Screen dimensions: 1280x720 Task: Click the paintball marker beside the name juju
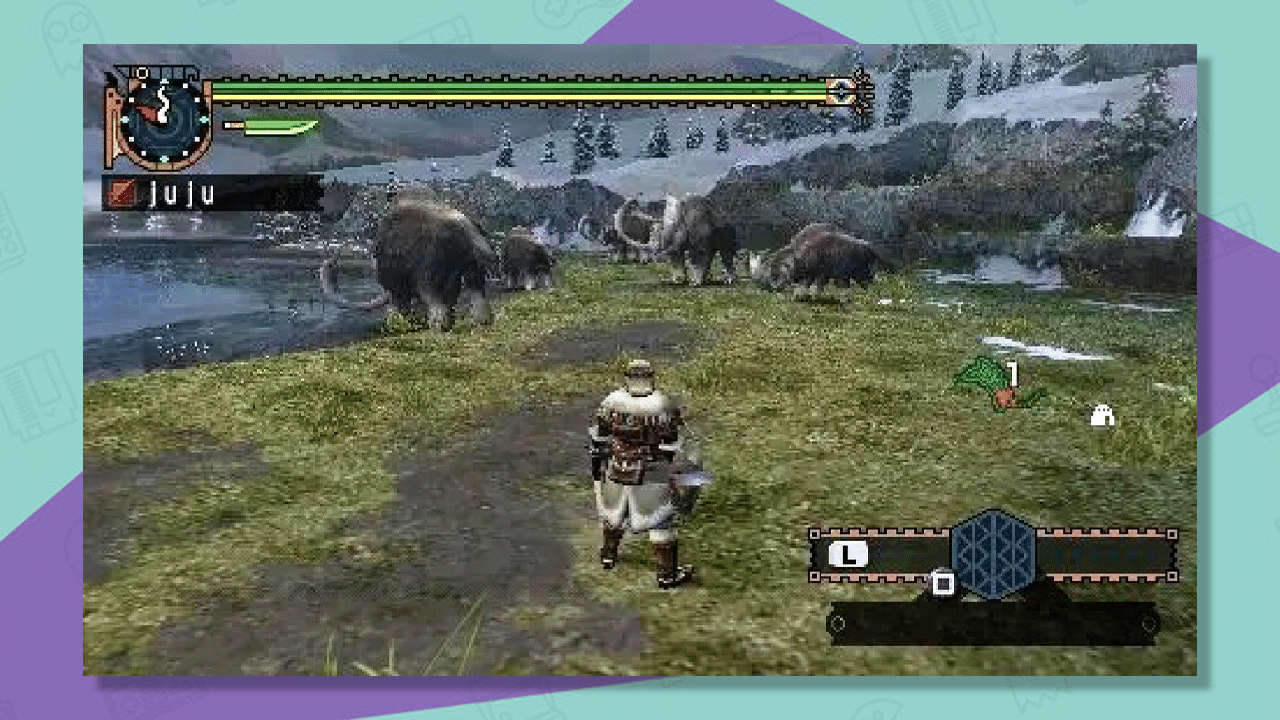click(123, 191)
